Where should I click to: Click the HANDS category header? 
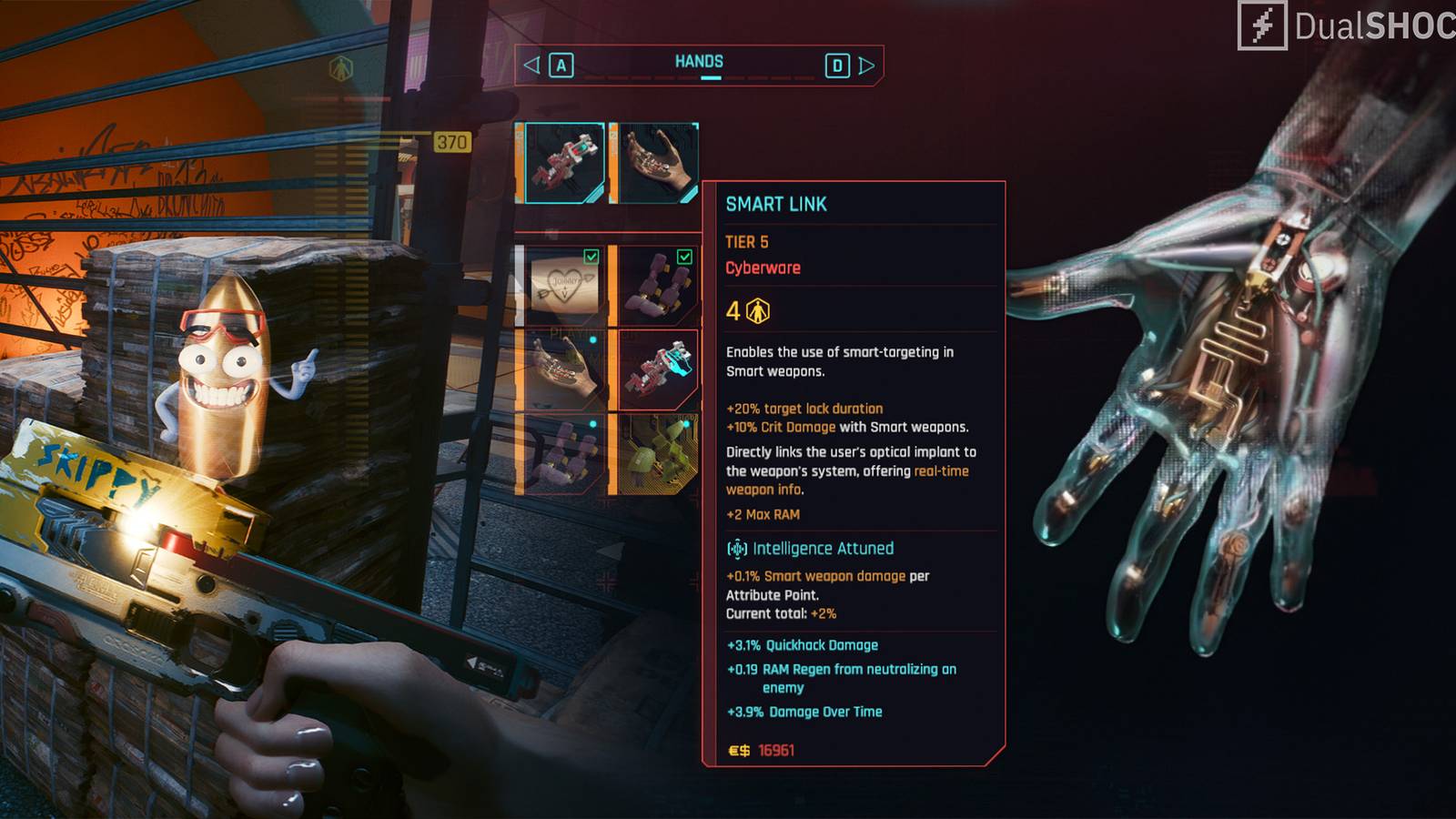(699, 62)
